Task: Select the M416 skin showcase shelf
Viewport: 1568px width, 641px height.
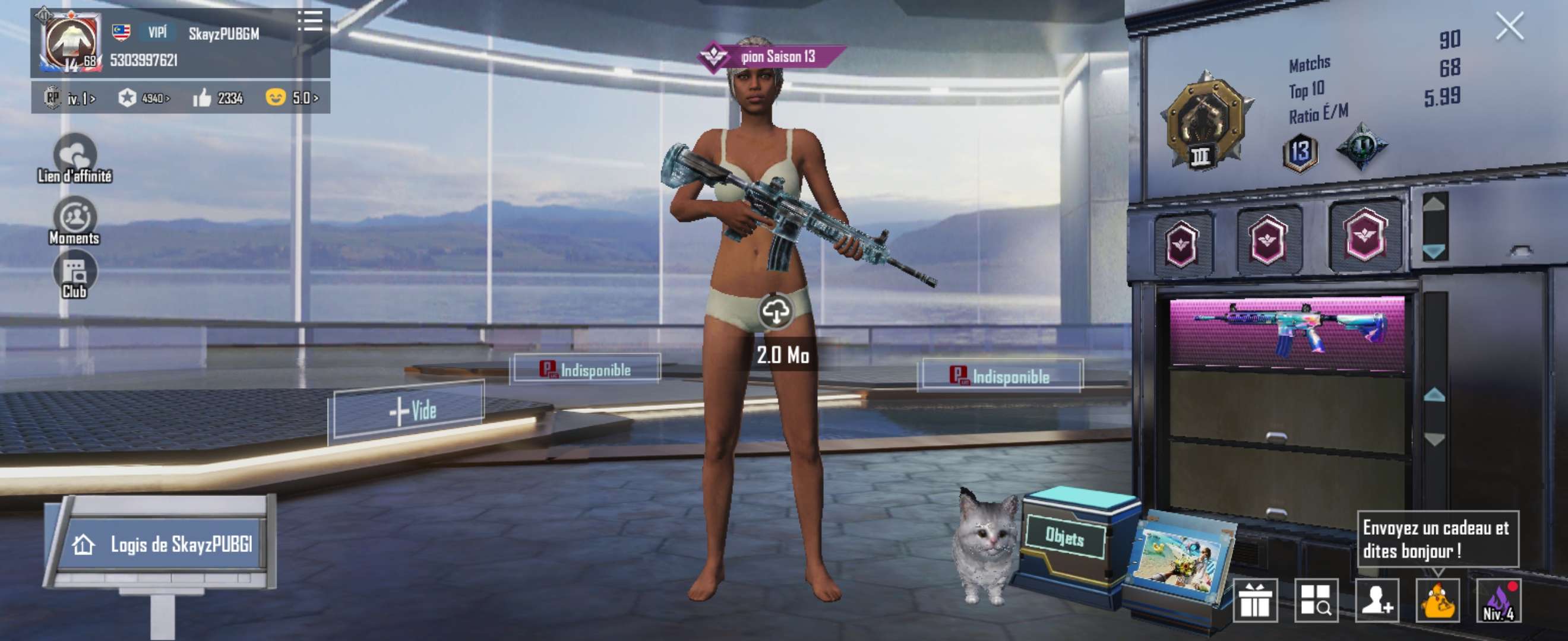Action: 1287,332
